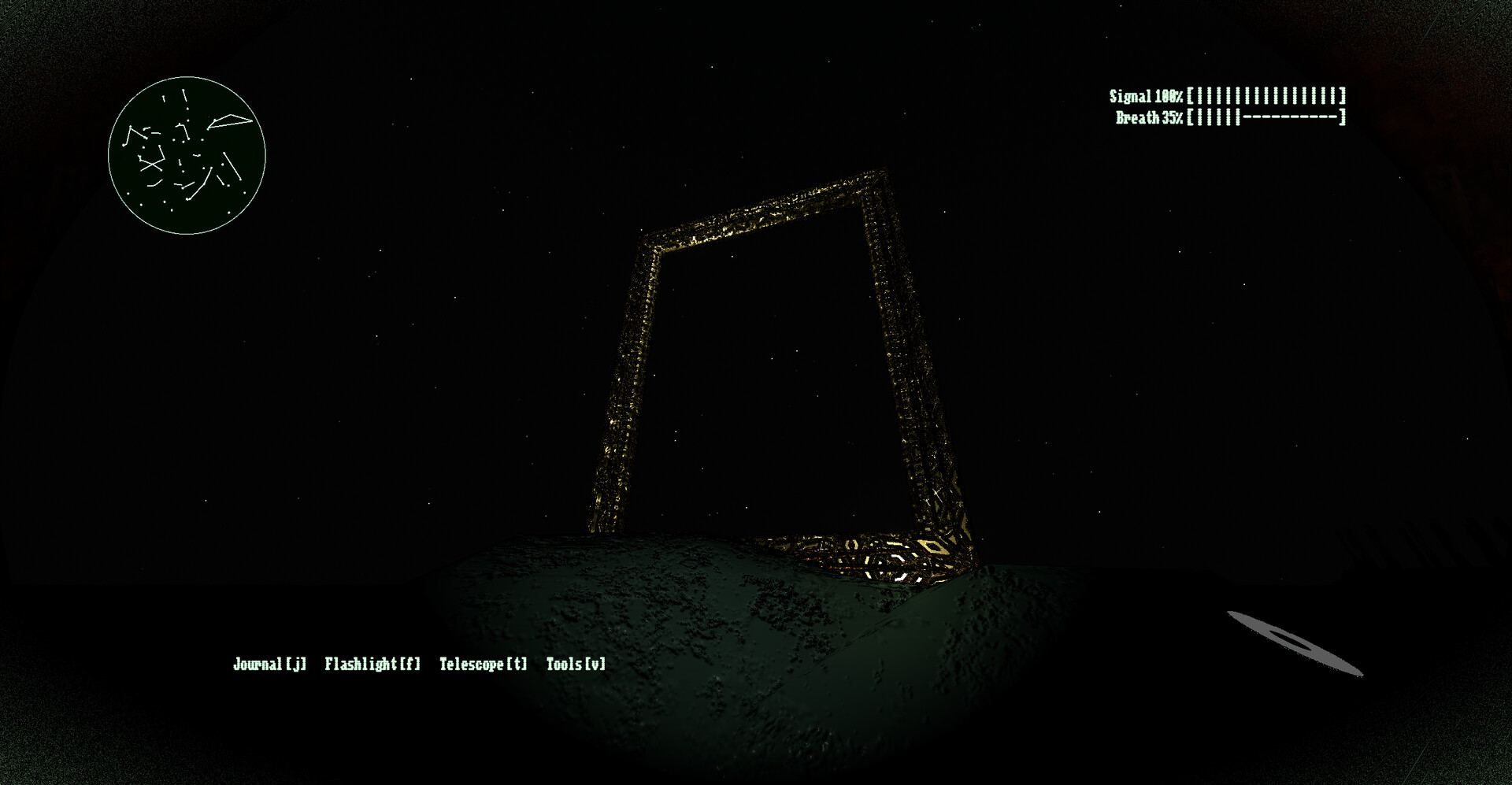Expand the Journal entry list
This screenshot has width=1512, height=785.
click(x=269, y=664)
